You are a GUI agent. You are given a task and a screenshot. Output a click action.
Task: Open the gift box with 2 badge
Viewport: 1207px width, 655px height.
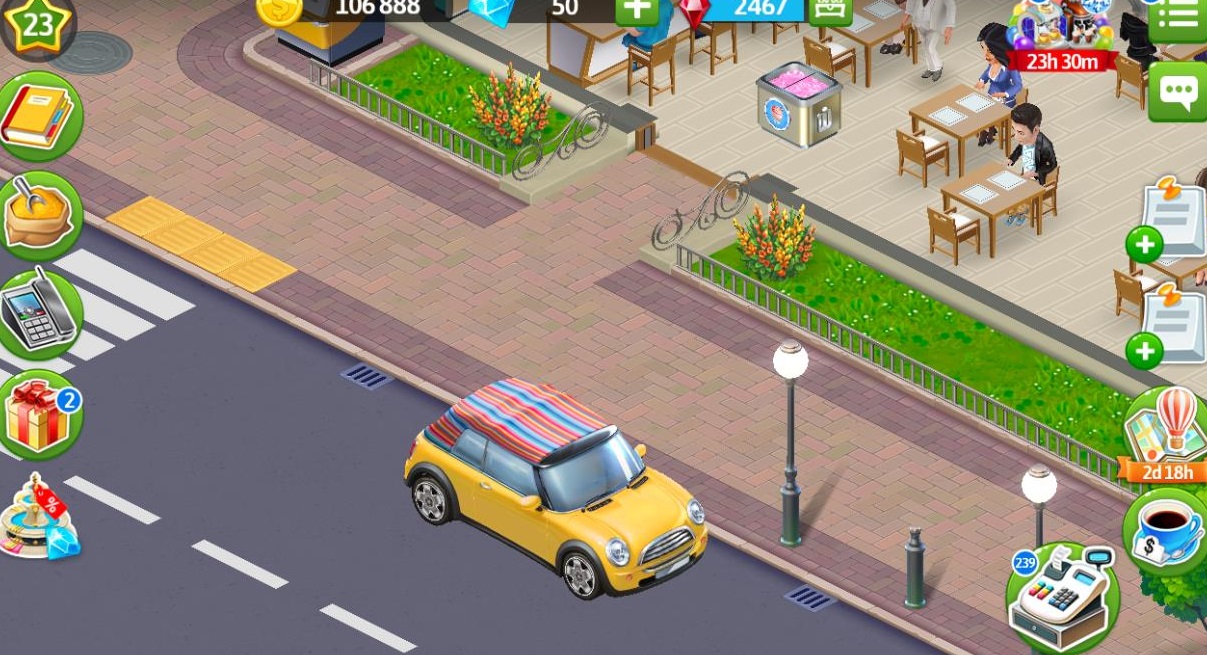click(39, 416)
